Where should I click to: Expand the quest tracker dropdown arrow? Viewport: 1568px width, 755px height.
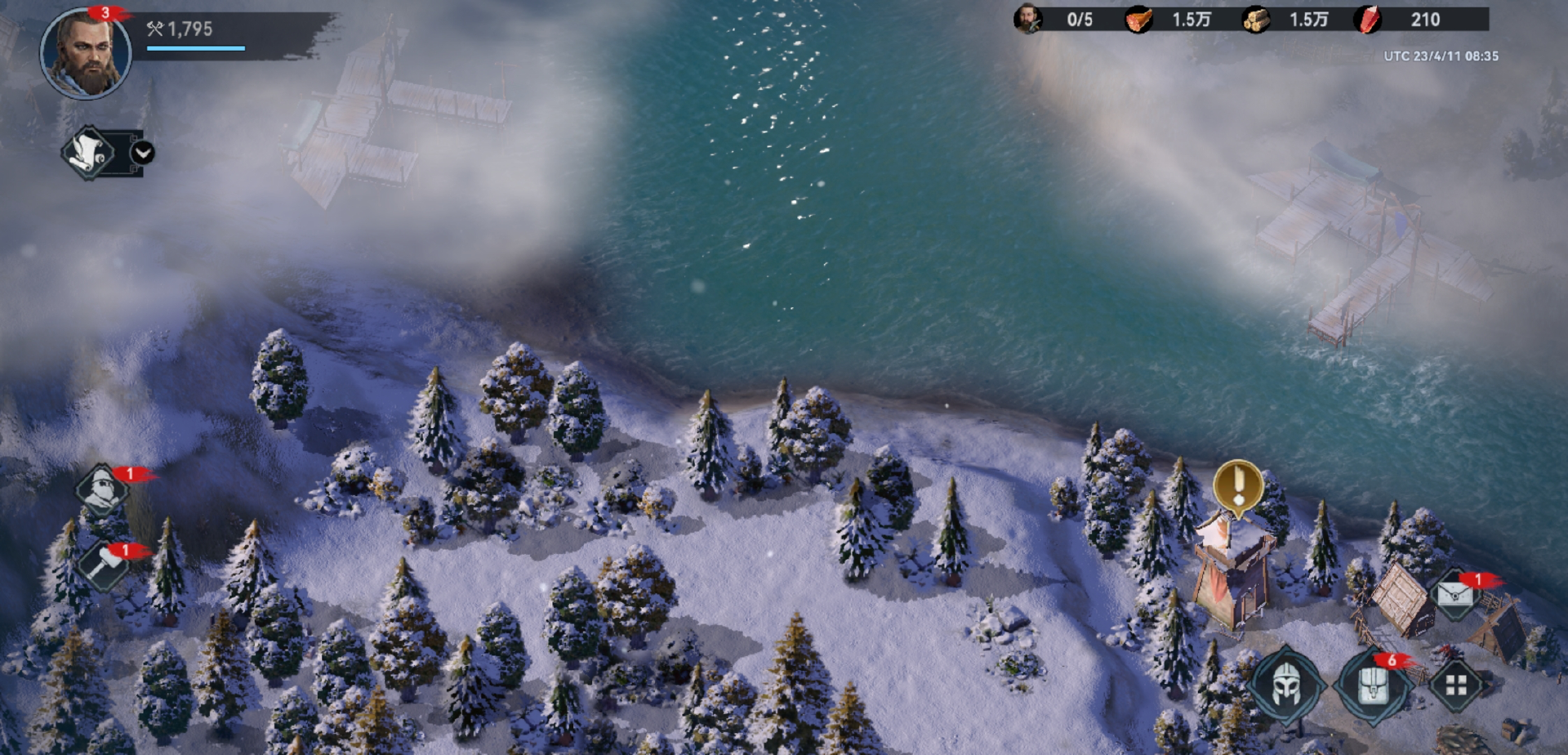coord(142,153)
